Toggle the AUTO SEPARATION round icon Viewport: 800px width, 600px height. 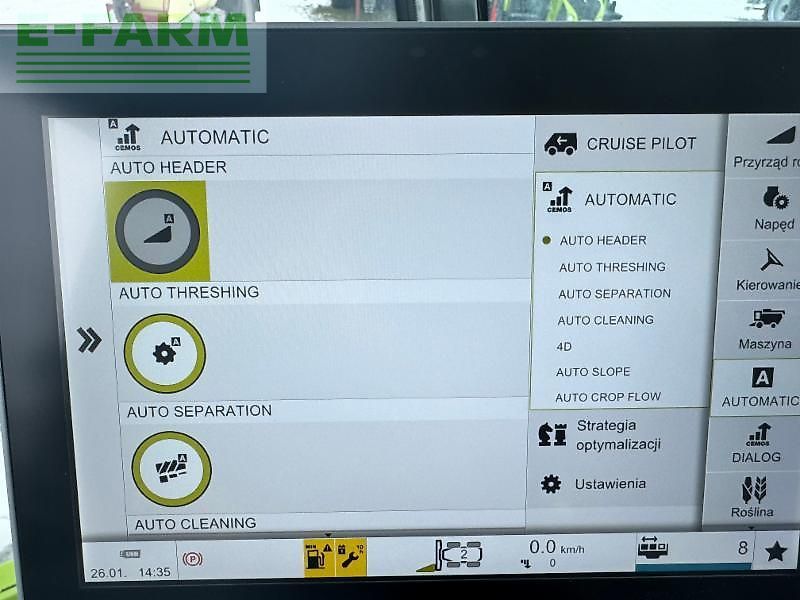coord(171,468)
